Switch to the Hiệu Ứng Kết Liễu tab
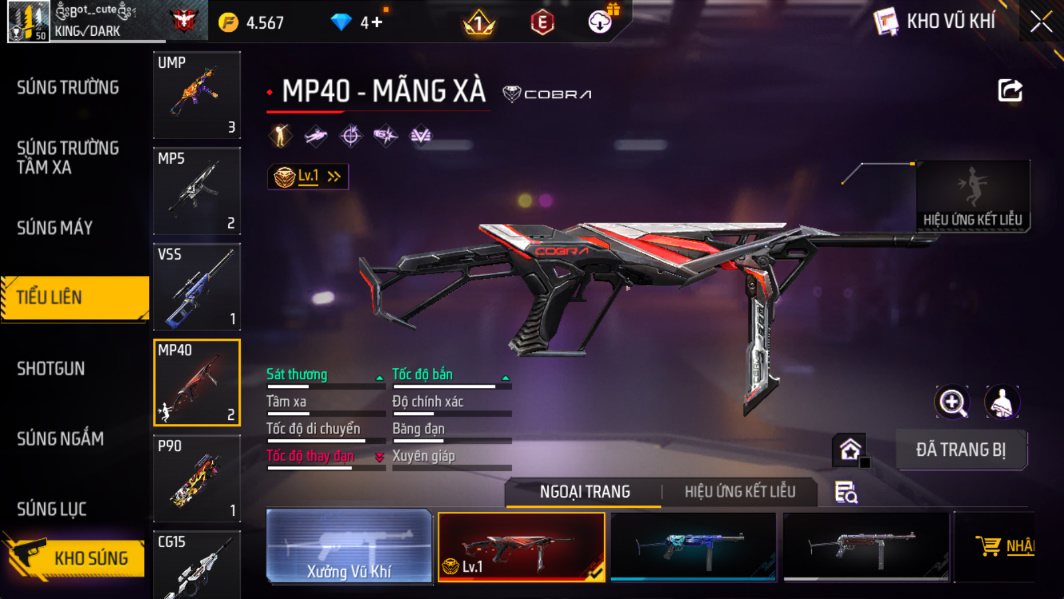The image size is (1064, 599). (x=740, y=492)
